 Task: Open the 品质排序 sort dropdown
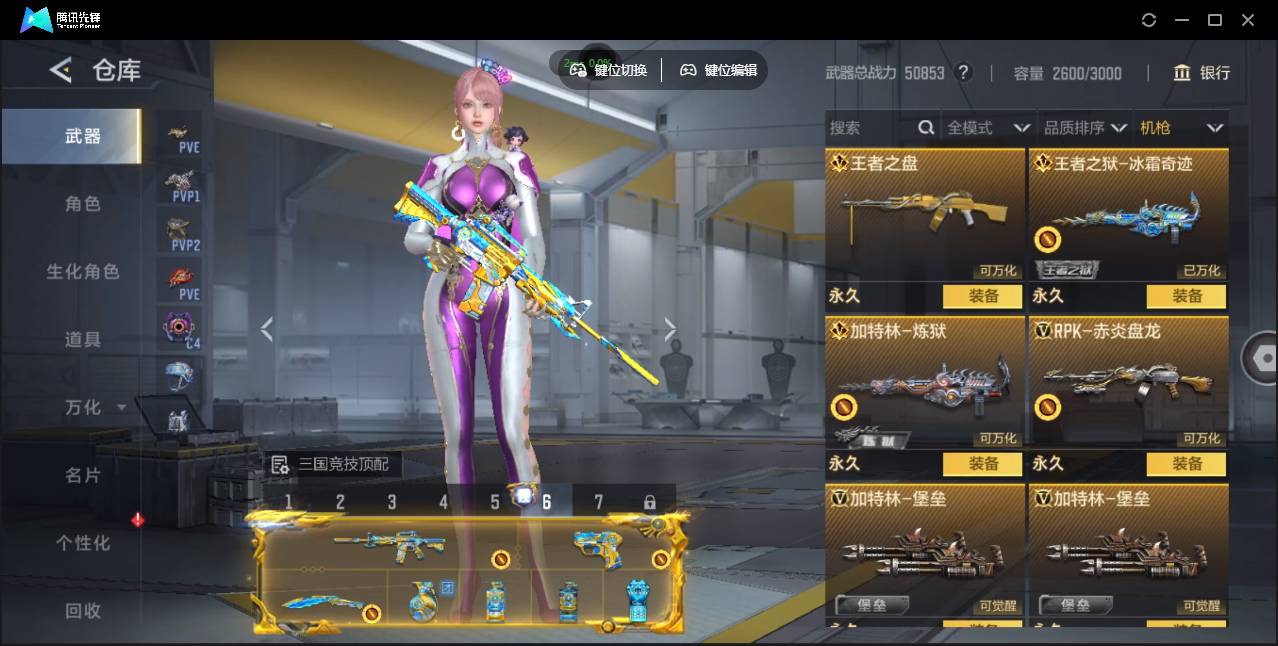[1084, 128]
